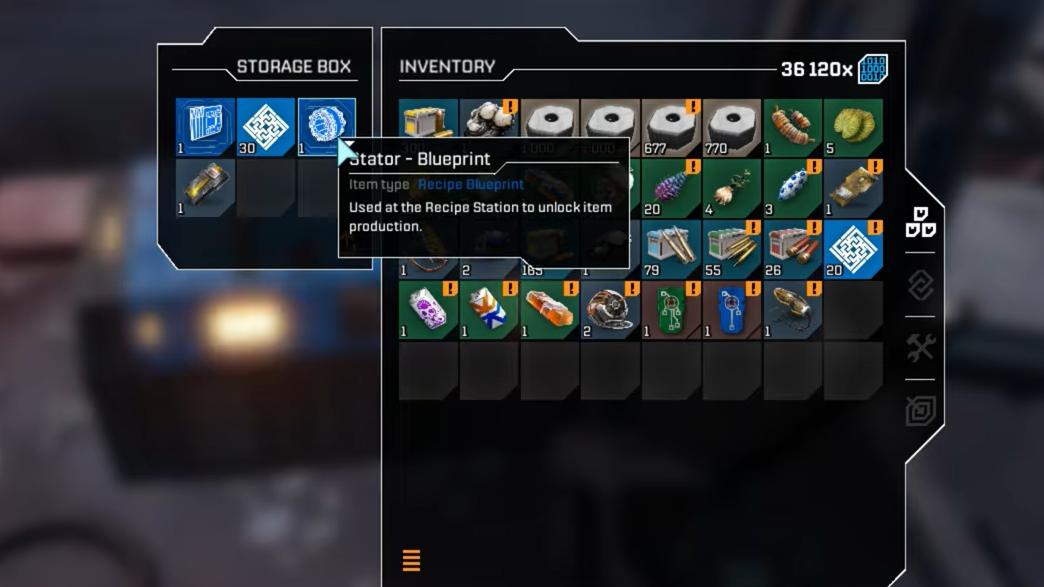This screenshot has width=1044, height=587.
Task: Select the green circuit keycard
Action: (671, 310)
